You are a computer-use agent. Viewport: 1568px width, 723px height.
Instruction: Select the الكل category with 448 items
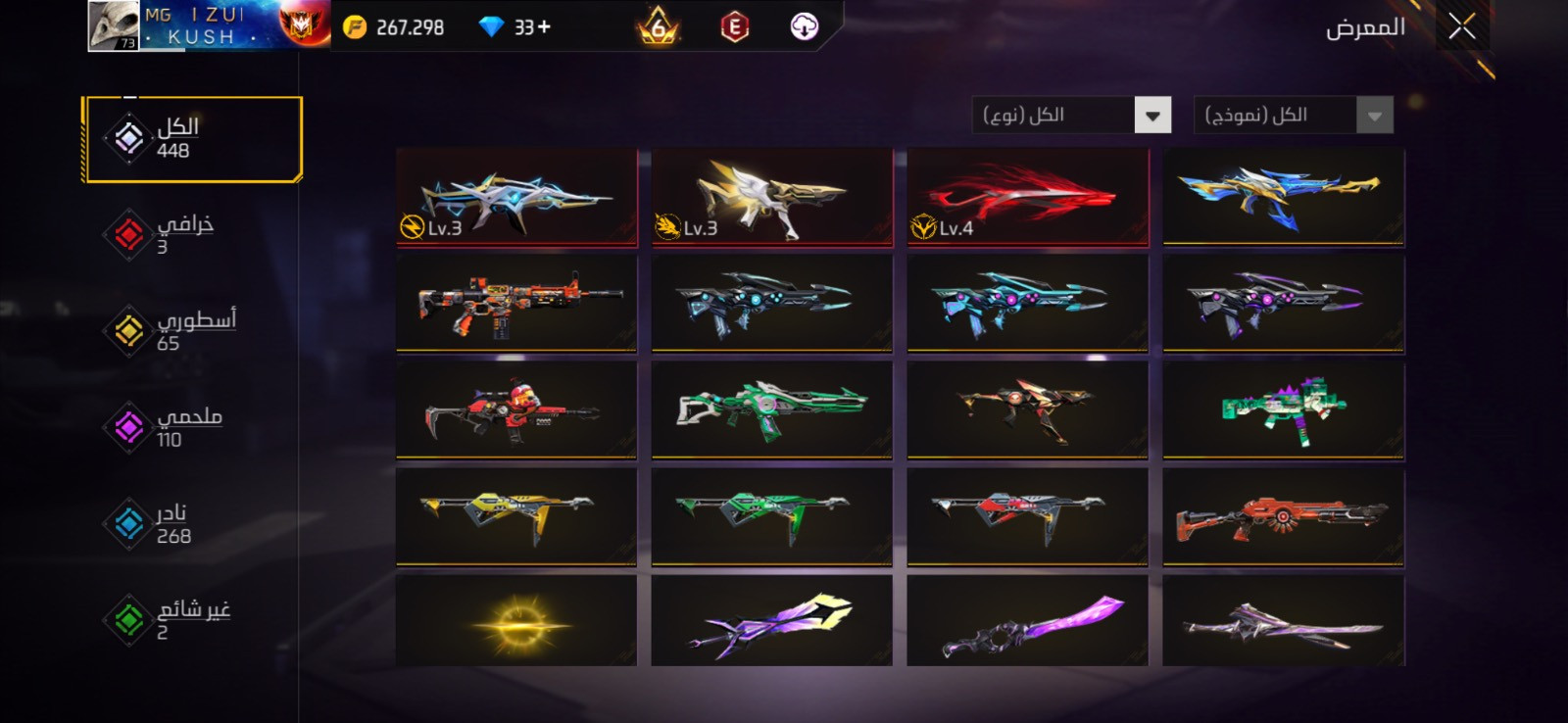point(192,139)
